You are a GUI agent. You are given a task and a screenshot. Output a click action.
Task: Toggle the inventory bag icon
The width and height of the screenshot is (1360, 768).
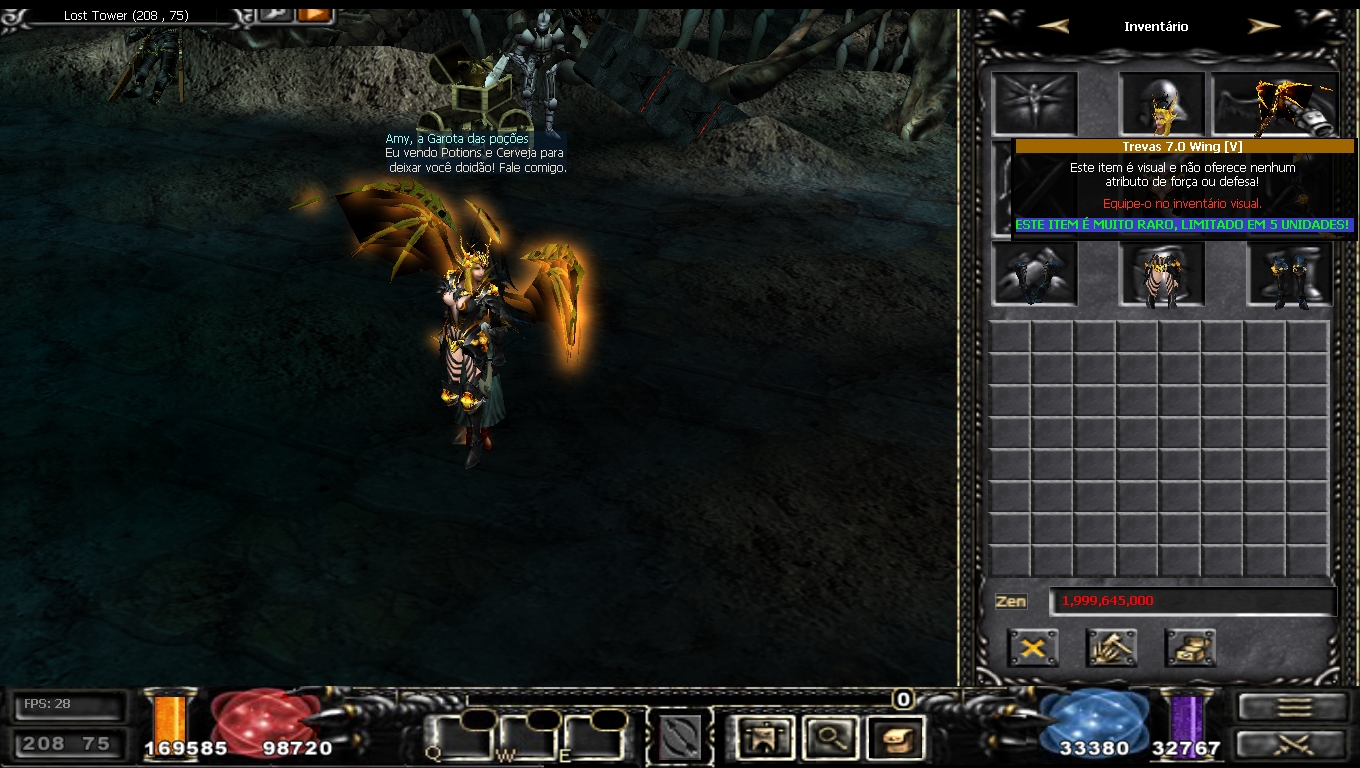click(x=895, y=739)
